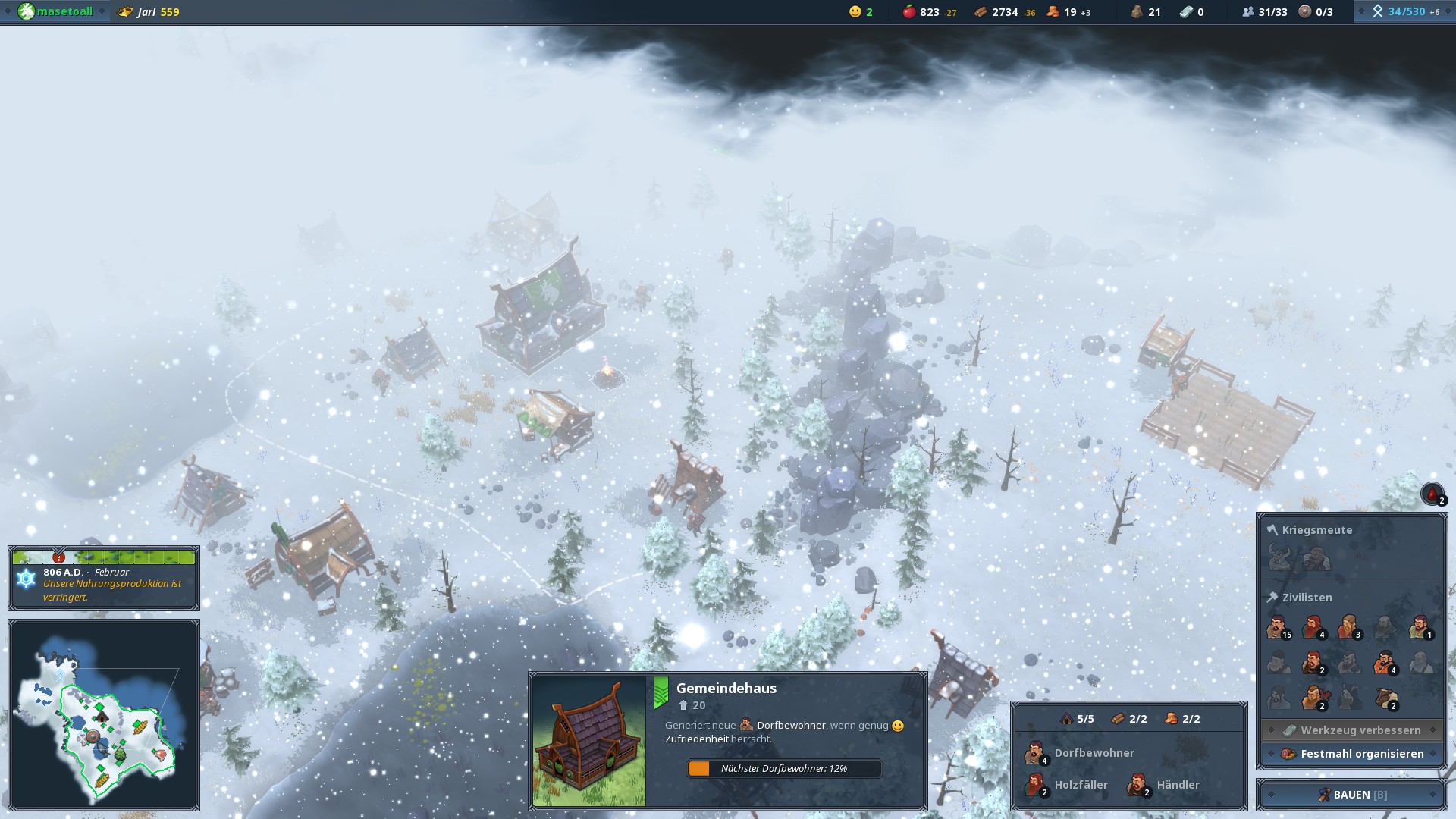Viewport: 1456px width, 819px height.
Task: Select the sheep icon in Zivilisten
Action: (1386, 698)
